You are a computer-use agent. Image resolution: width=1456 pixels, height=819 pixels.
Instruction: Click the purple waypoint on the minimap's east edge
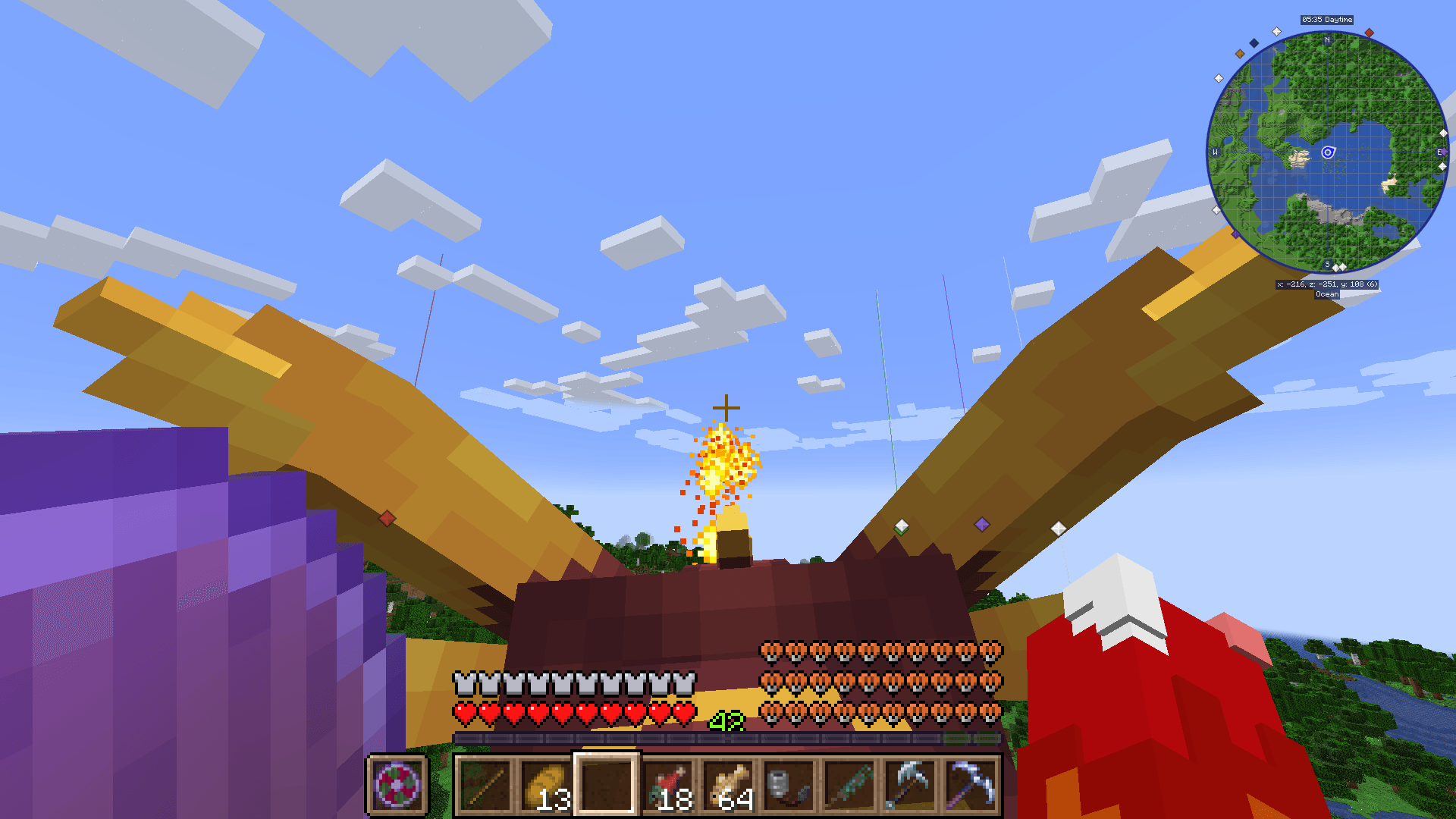pos(1443,152)
